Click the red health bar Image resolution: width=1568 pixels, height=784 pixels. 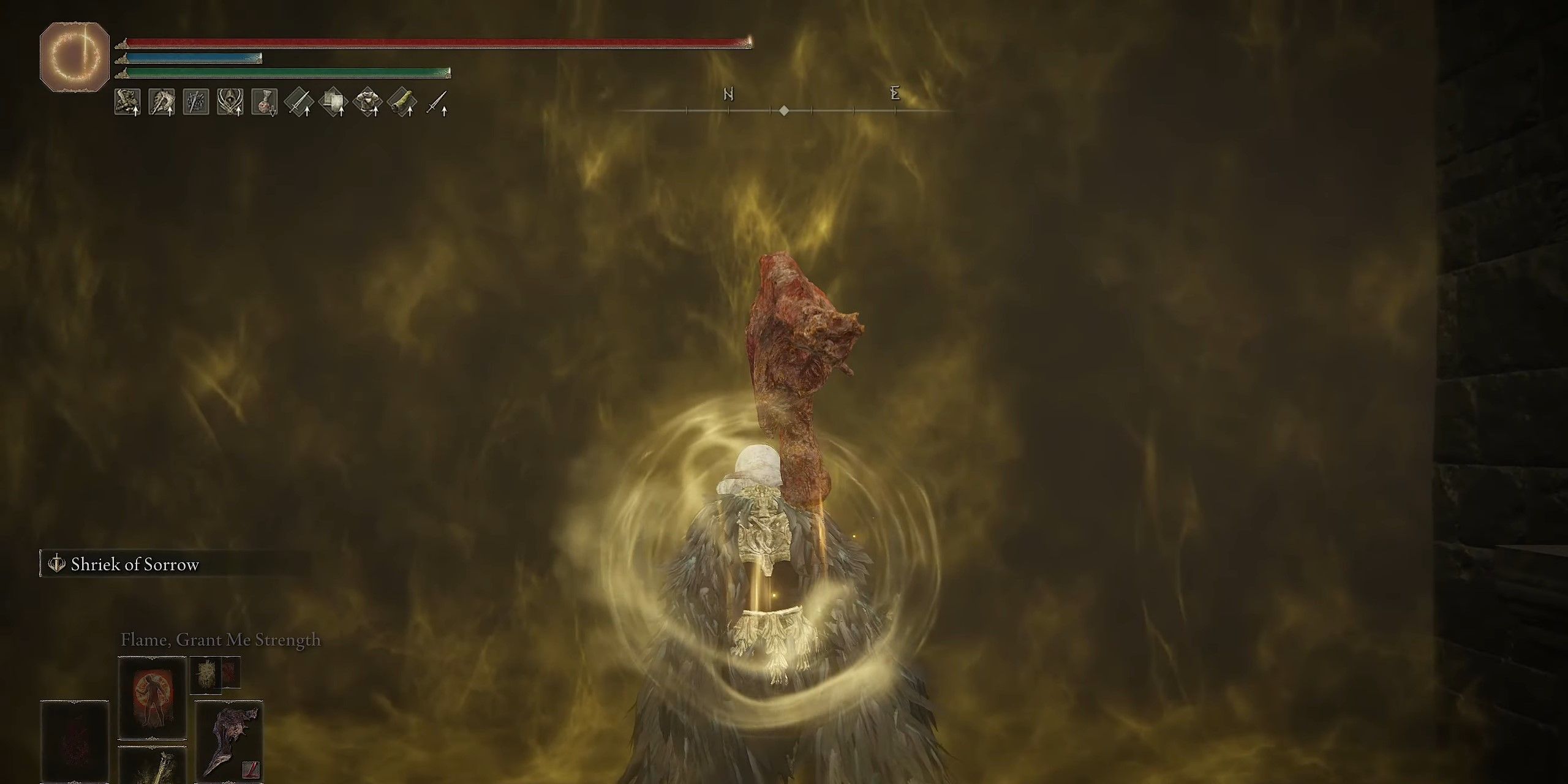pos(435,41)
